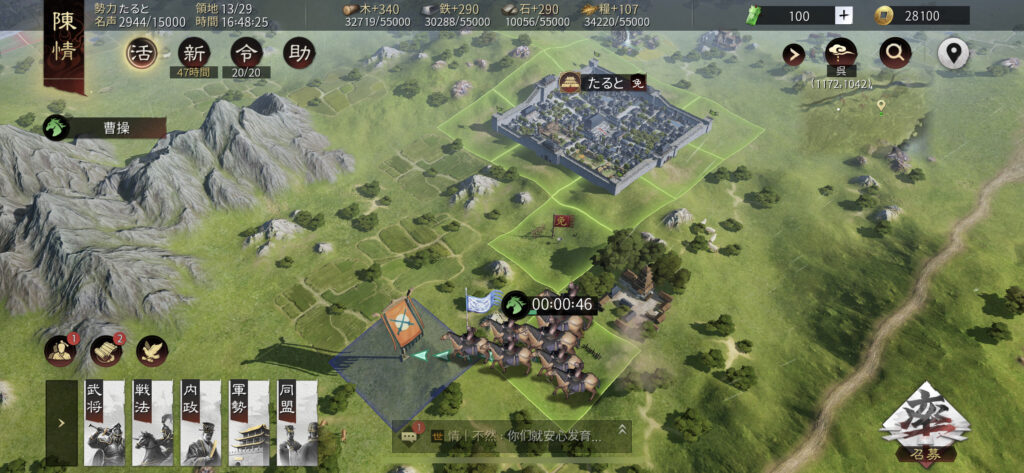
Task: Open the 武将 generals card
Action: (104, 422)
